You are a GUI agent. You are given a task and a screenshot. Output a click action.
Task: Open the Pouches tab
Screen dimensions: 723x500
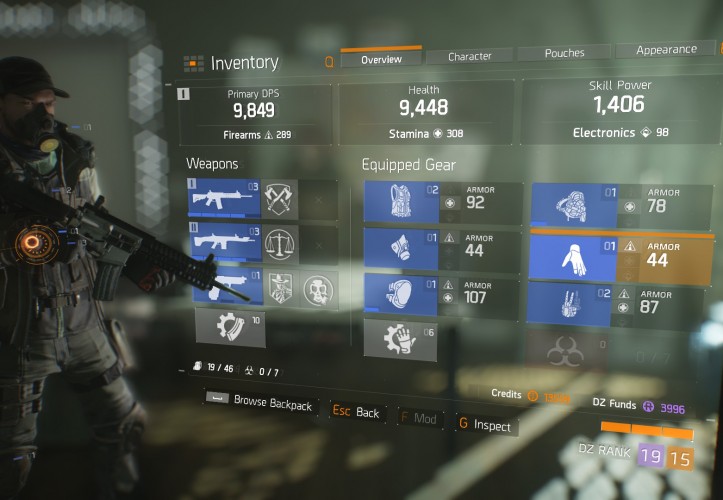(x=564, y=52)
